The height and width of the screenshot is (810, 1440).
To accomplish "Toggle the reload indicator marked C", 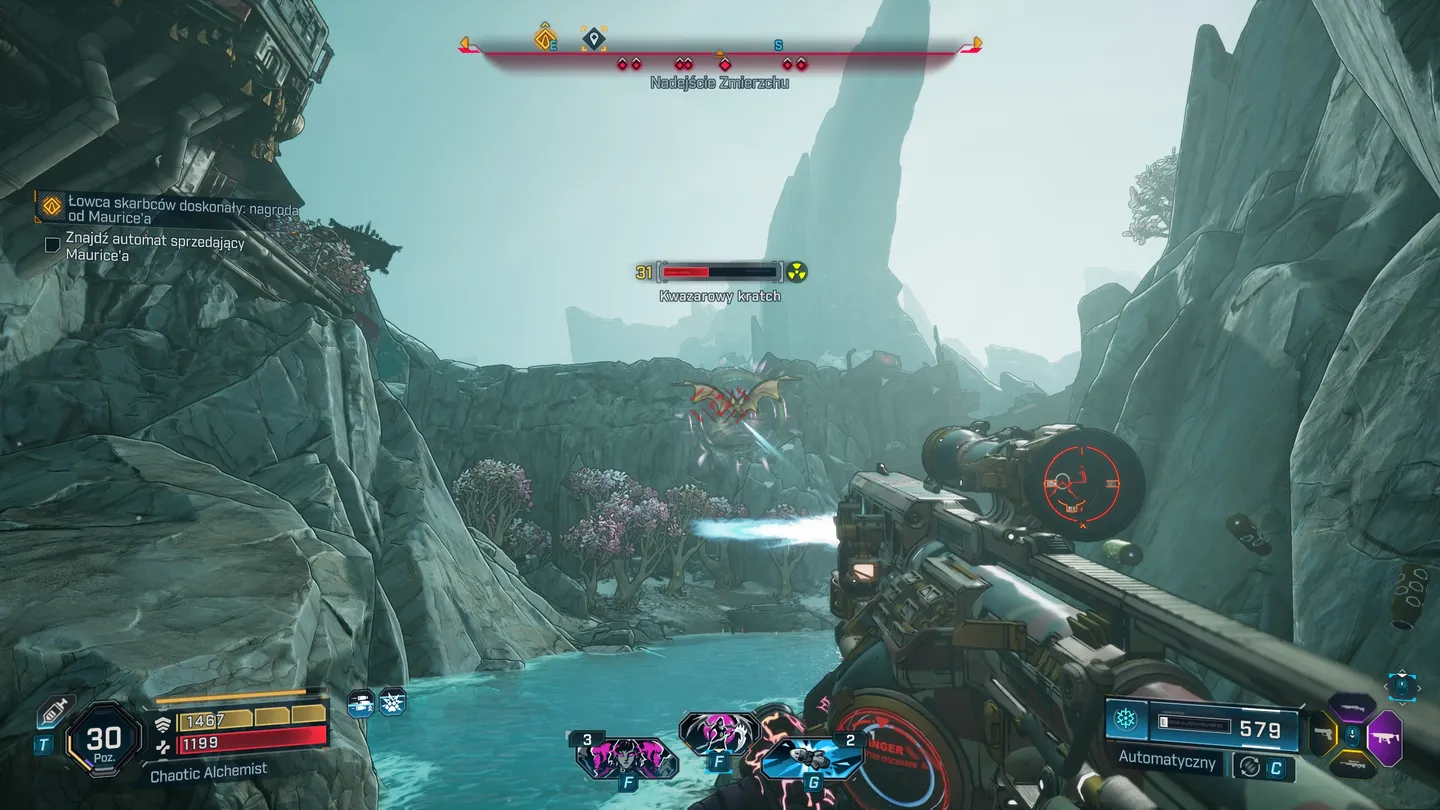I will pos(1276,768).
